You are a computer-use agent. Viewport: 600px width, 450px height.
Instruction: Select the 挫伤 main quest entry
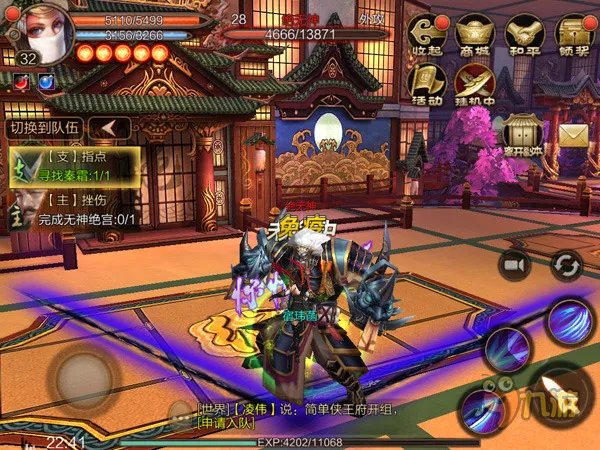click(x=75, y=208)
